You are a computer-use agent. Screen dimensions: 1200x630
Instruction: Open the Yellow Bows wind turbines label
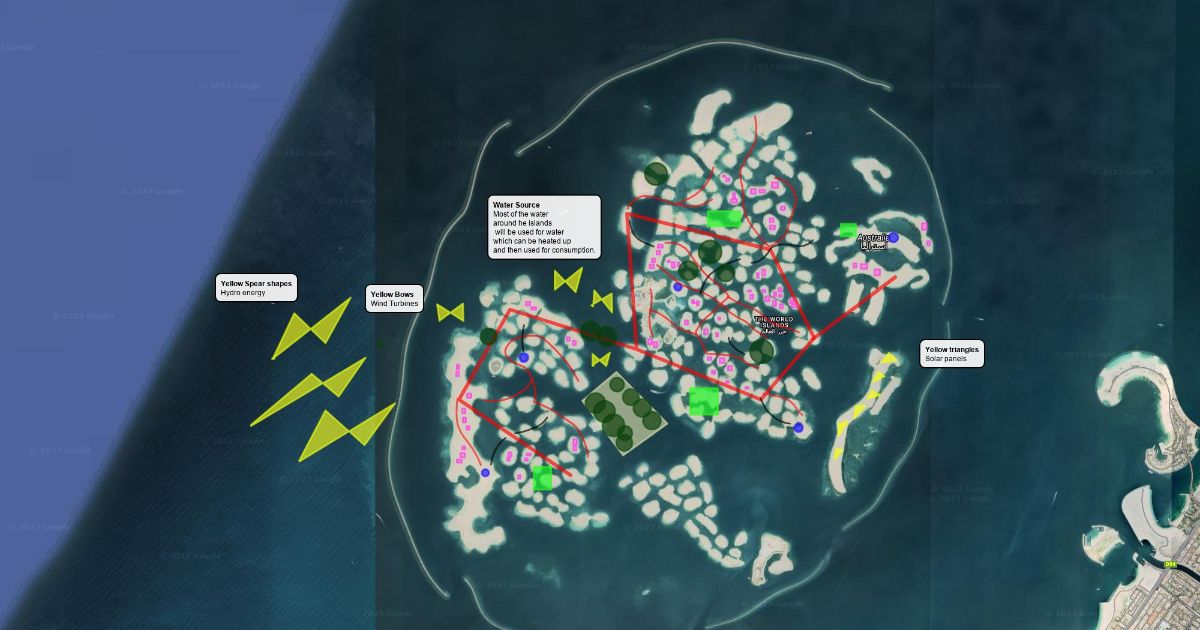click(x=395, y=299)
